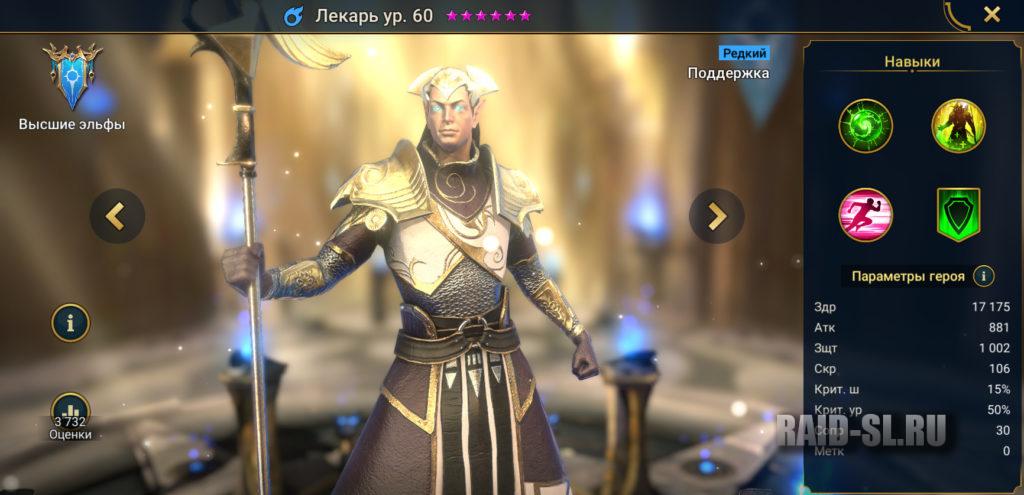Go back using the curved arrow button
This screenshot has width=1024, height=495.
tap(957, 14)
